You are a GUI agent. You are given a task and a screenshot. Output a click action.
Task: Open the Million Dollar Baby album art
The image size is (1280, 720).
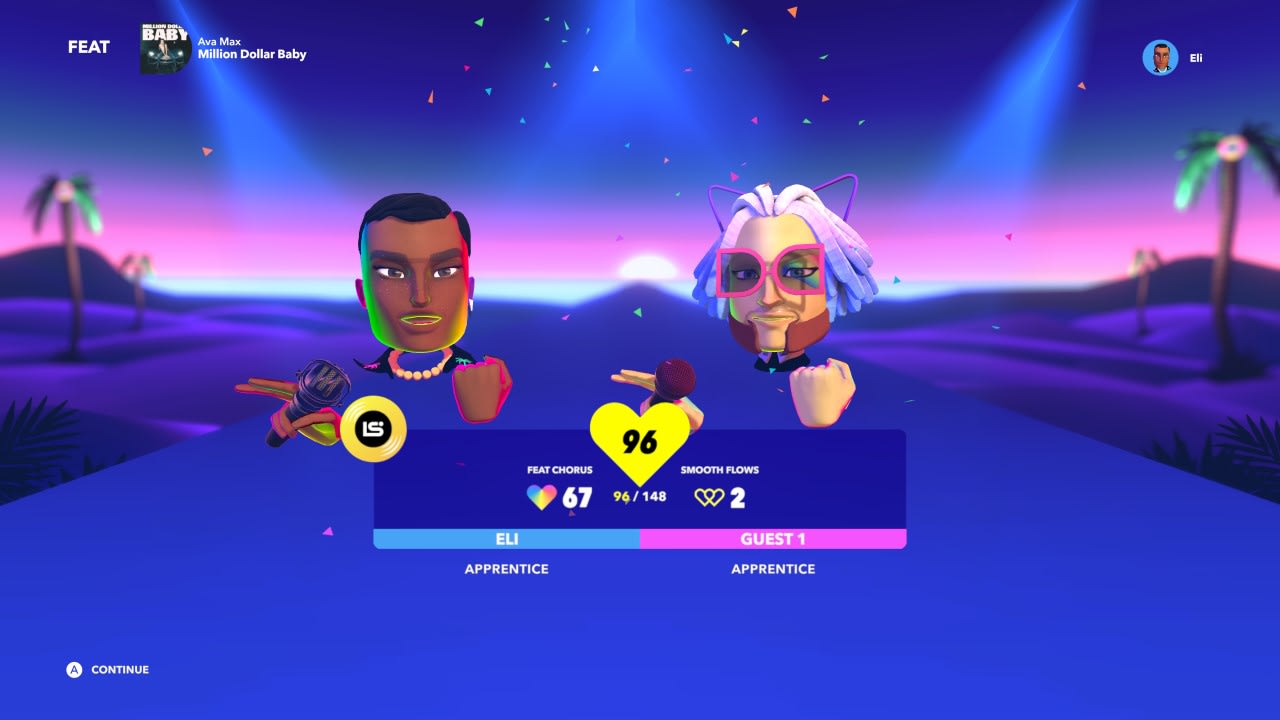(162, 48)
